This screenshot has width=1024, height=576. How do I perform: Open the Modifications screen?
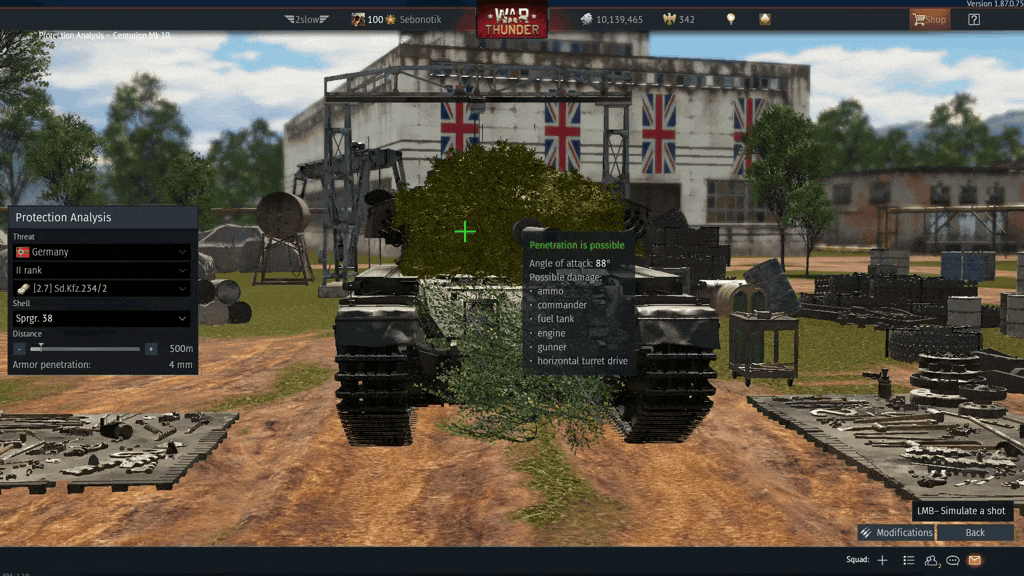(x=896, y=532)
